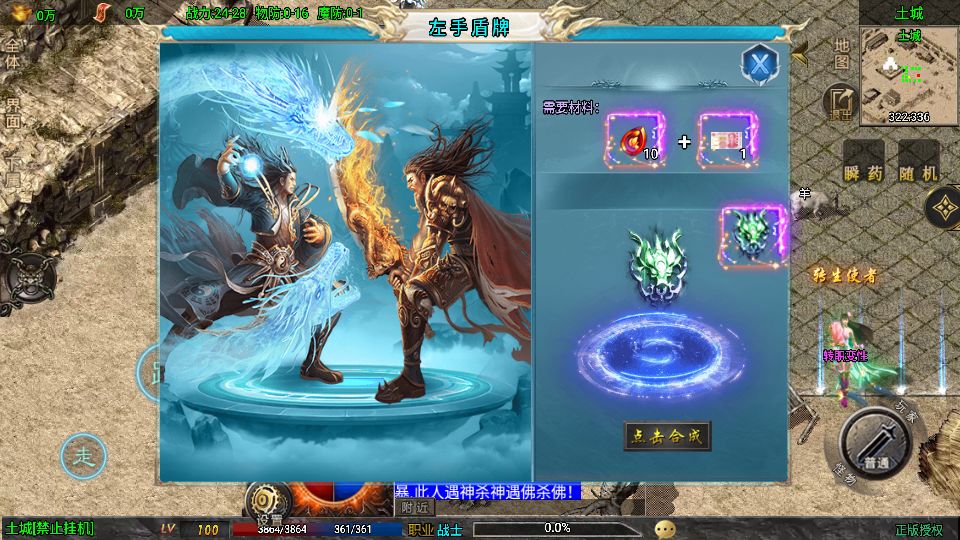Open the 土城 minimap
The height and width of the screenshot is (540, 960).
click(909, 75)
